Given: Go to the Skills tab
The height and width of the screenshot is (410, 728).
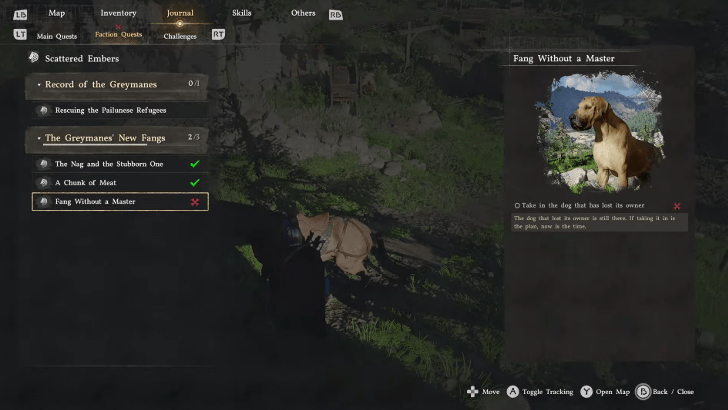Looking at the screenshot, I should 241,13.
